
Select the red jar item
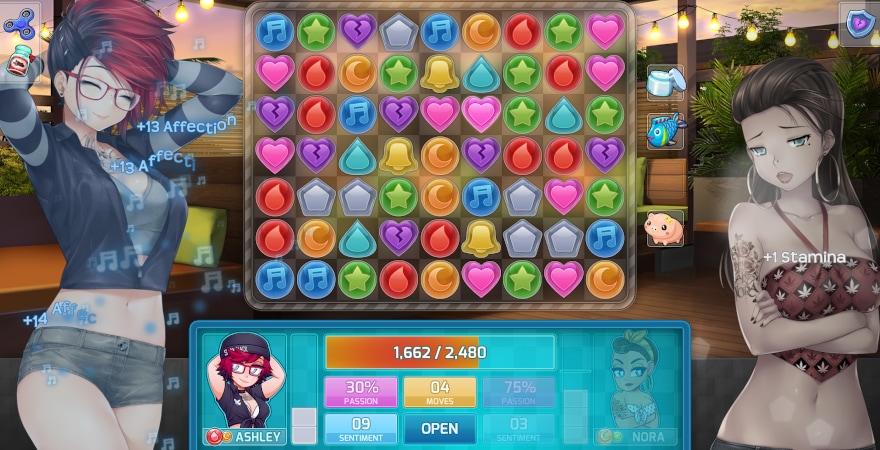tap(17, 63)
